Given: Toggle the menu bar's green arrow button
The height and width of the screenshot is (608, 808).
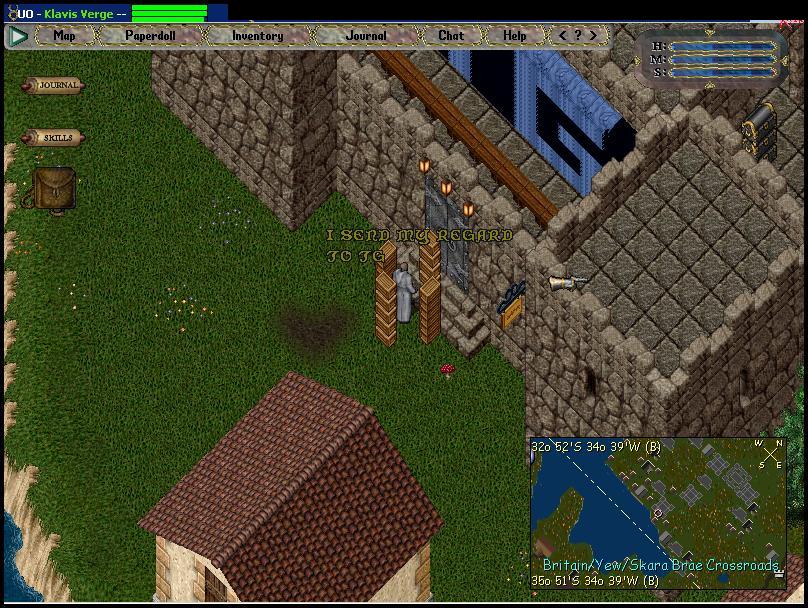Looking at the screenshot, I should tap(18, 36).
